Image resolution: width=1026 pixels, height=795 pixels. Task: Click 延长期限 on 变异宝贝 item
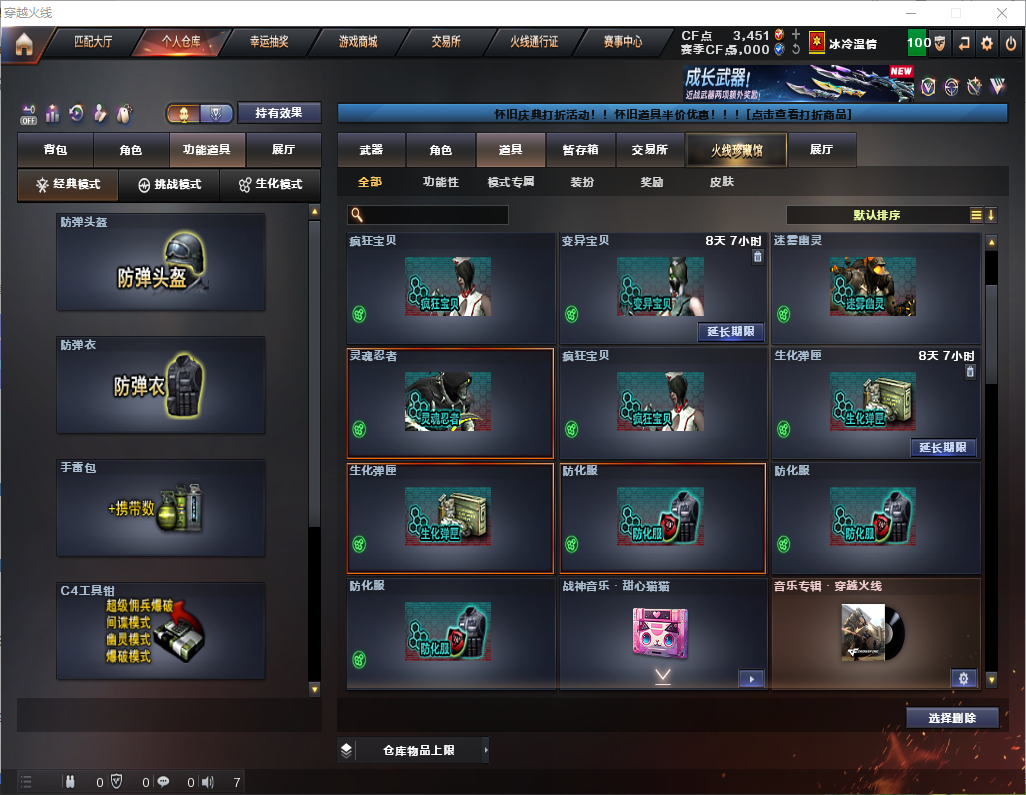730,332
